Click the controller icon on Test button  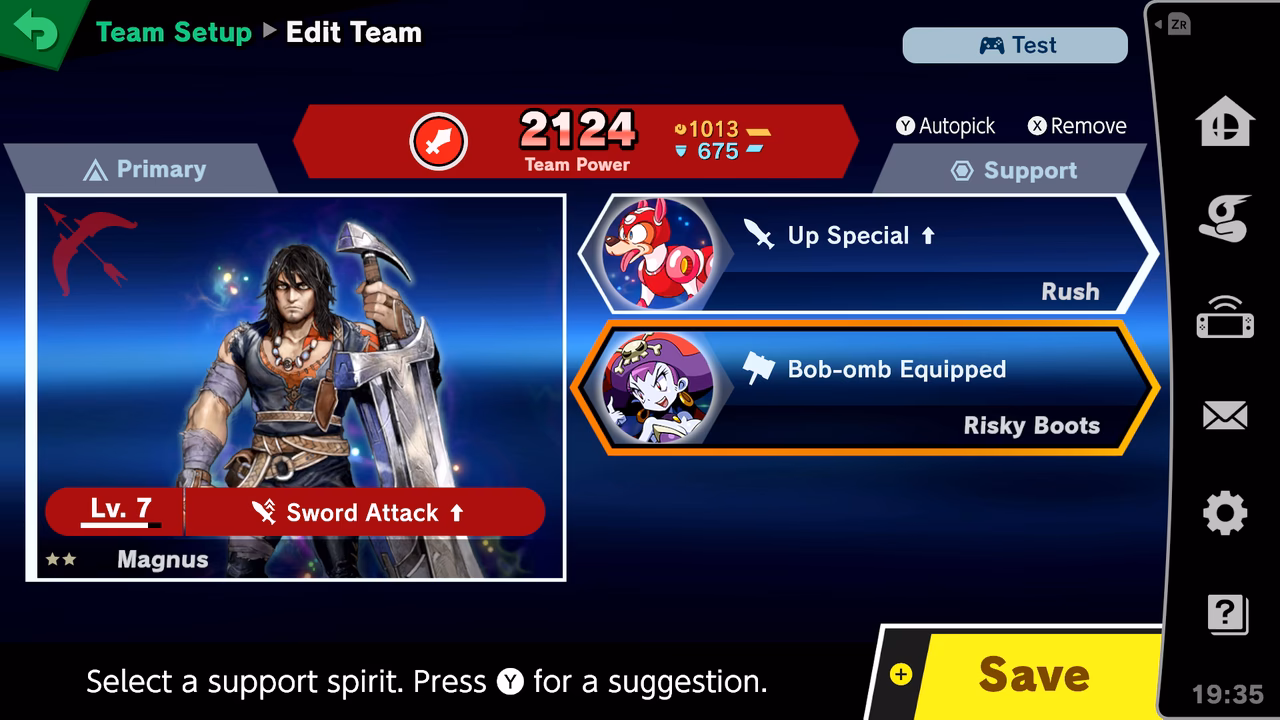click(x=990, y=44)
